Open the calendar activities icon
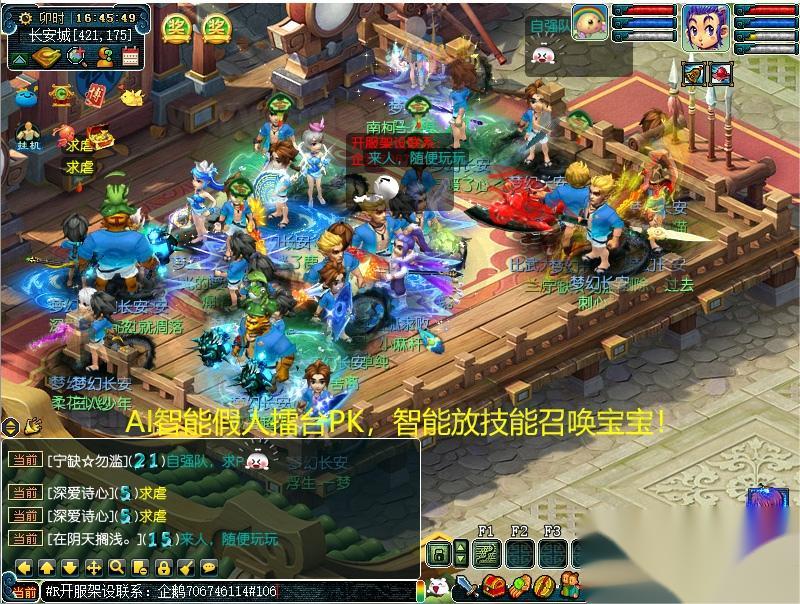 click(130, 57)
